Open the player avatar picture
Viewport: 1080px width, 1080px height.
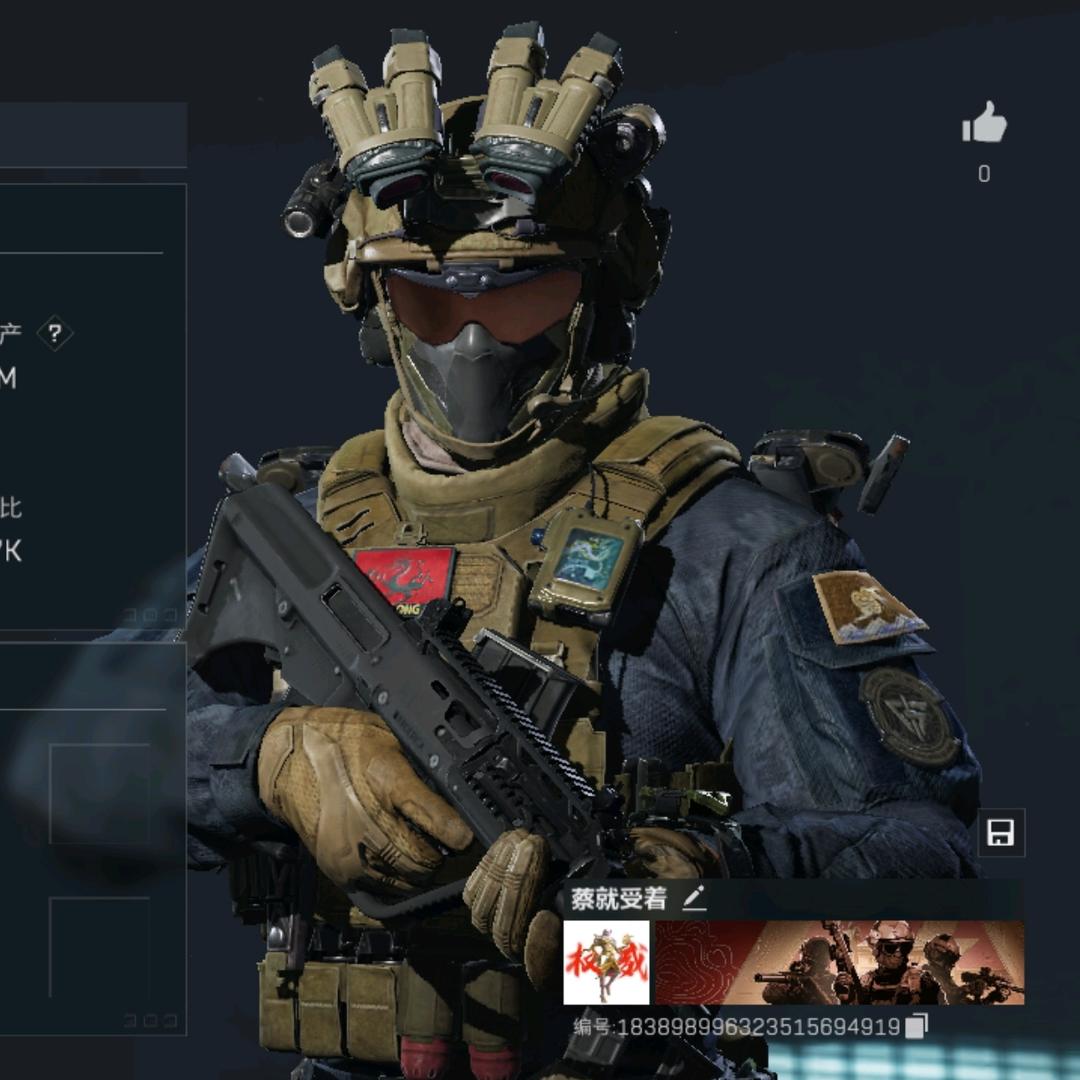coord(606,962)
